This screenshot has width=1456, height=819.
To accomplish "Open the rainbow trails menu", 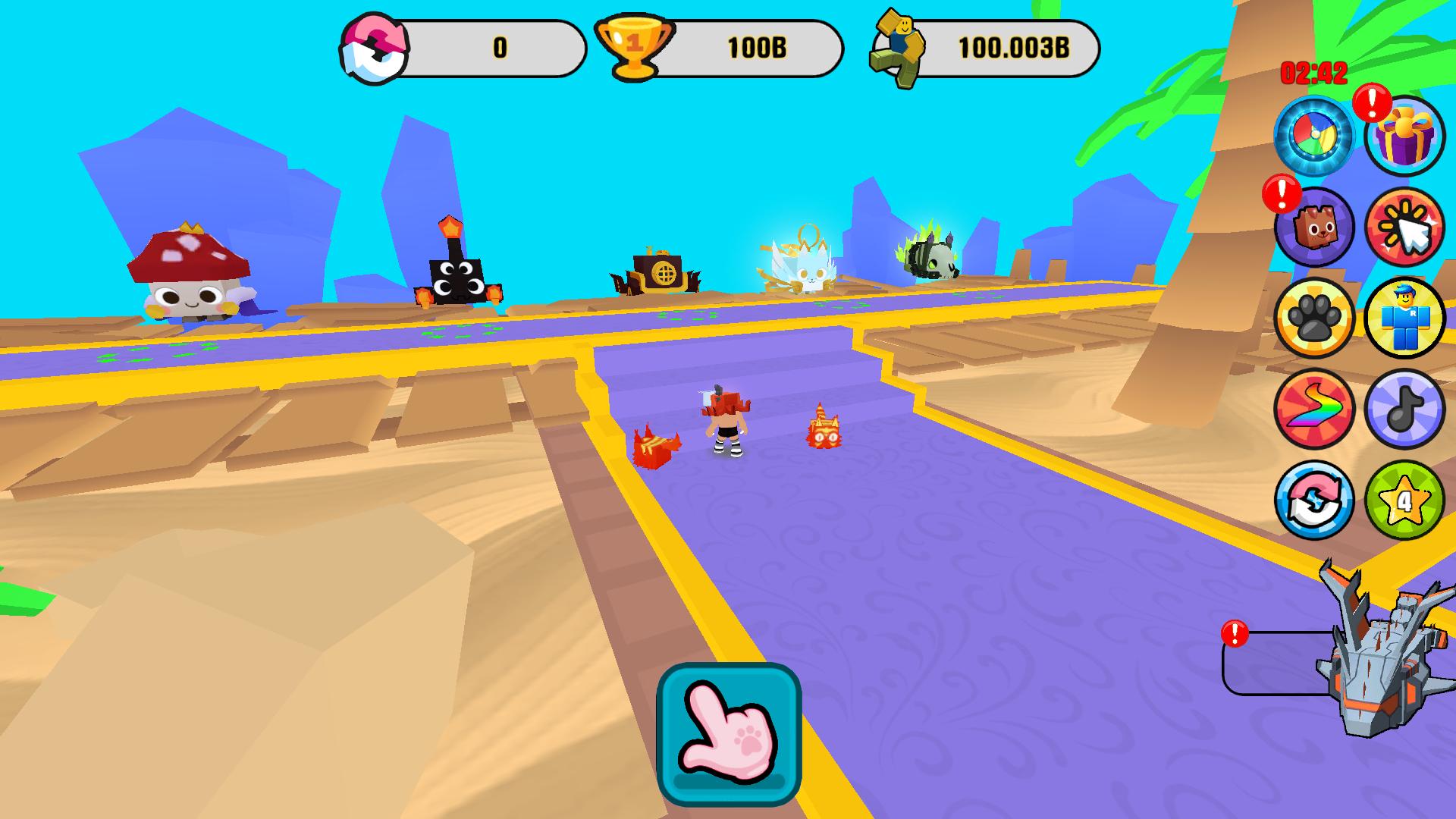I will [x=1316, y=409].
